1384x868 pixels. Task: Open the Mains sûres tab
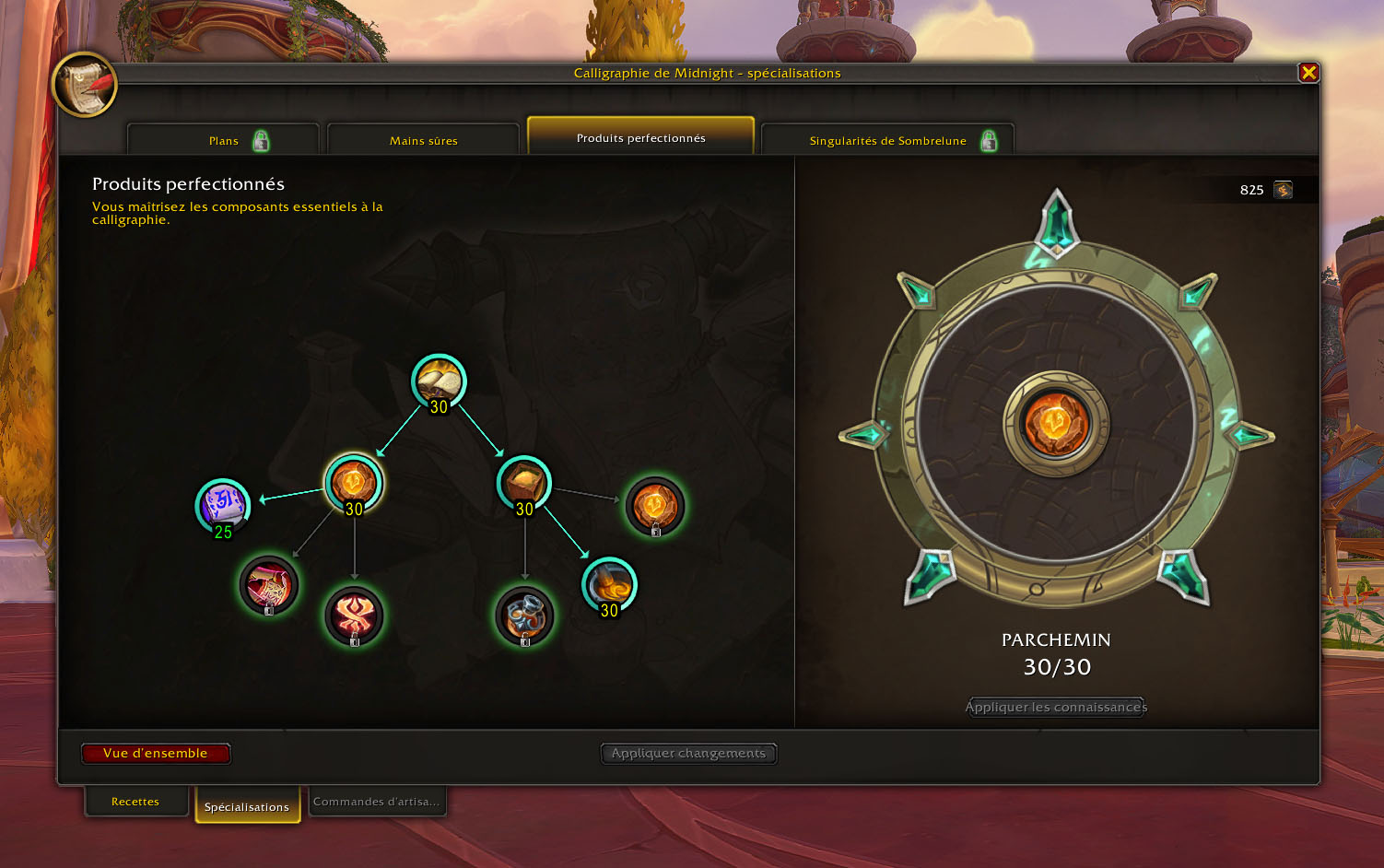click(x=423, y=141)
